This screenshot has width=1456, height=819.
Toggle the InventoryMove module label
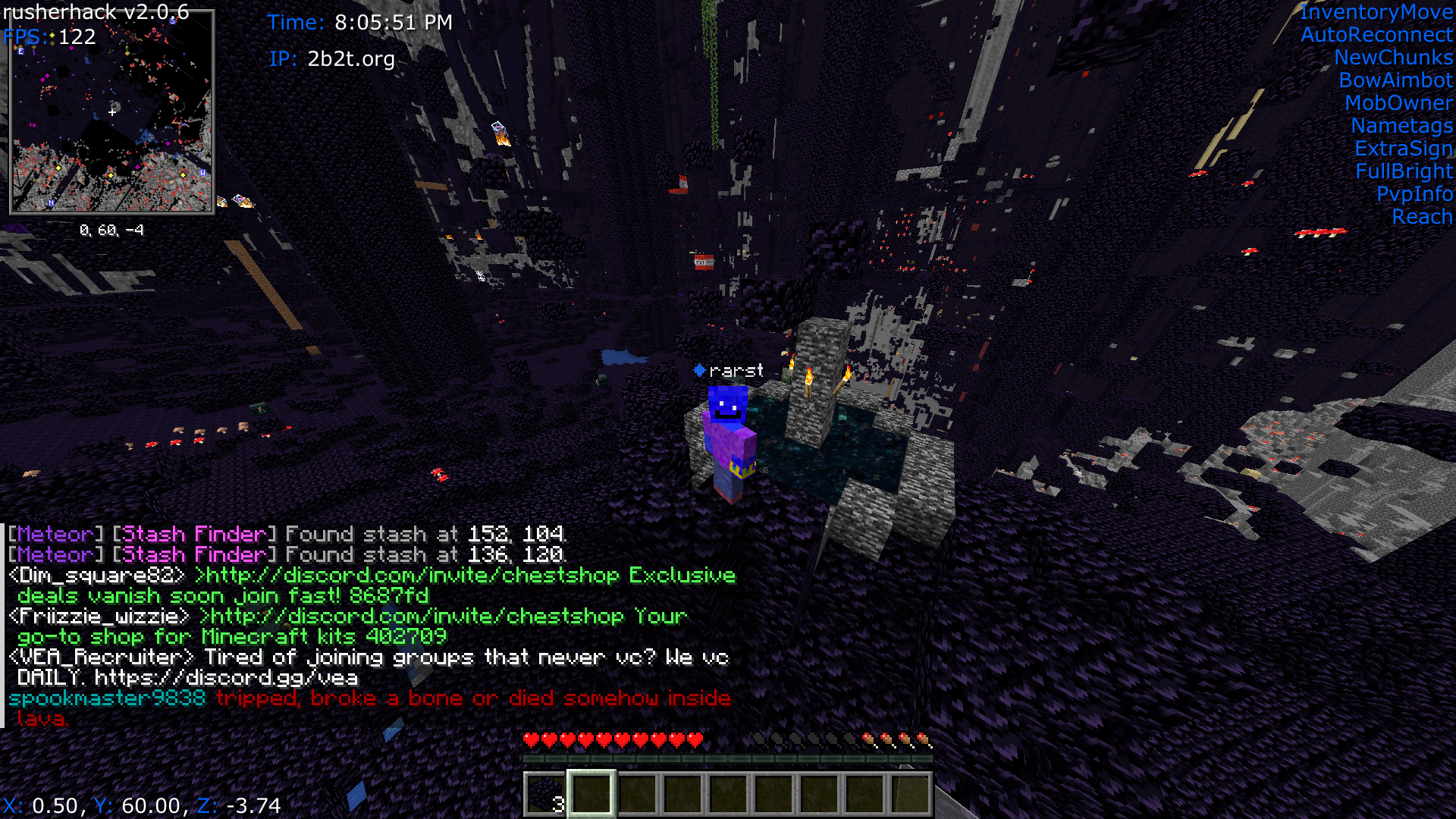point(1376,12)
